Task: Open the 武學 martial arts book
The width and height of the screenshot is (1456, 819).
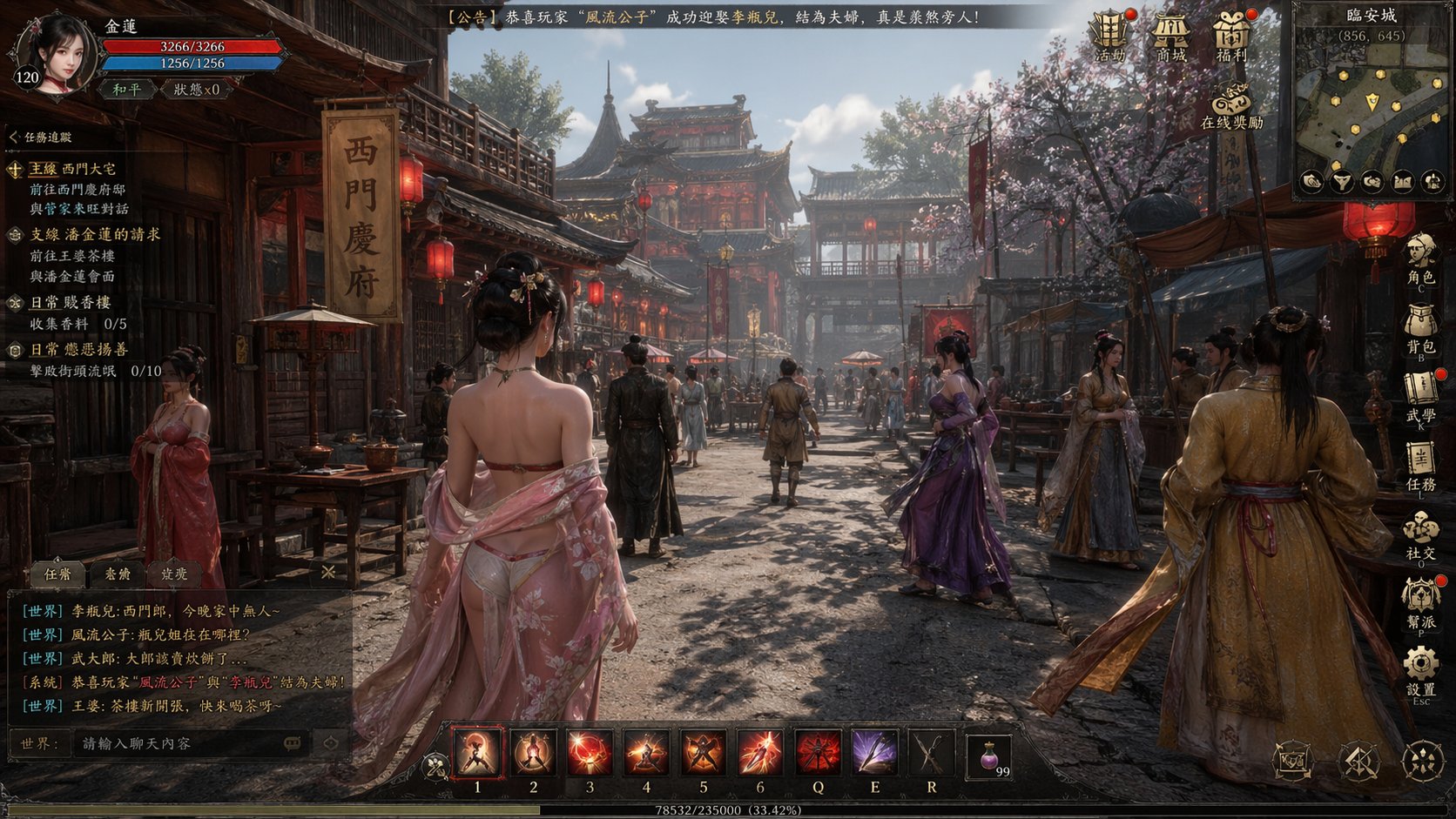Action: pos(1420,397)
